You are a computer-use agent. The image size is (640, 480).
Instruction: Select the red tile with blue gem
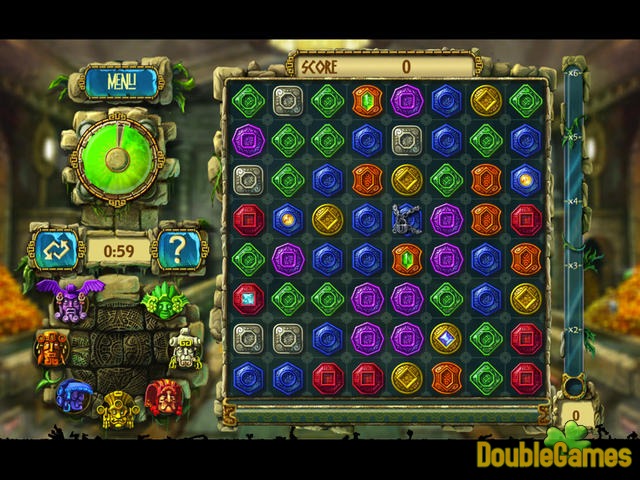point(249,298)
